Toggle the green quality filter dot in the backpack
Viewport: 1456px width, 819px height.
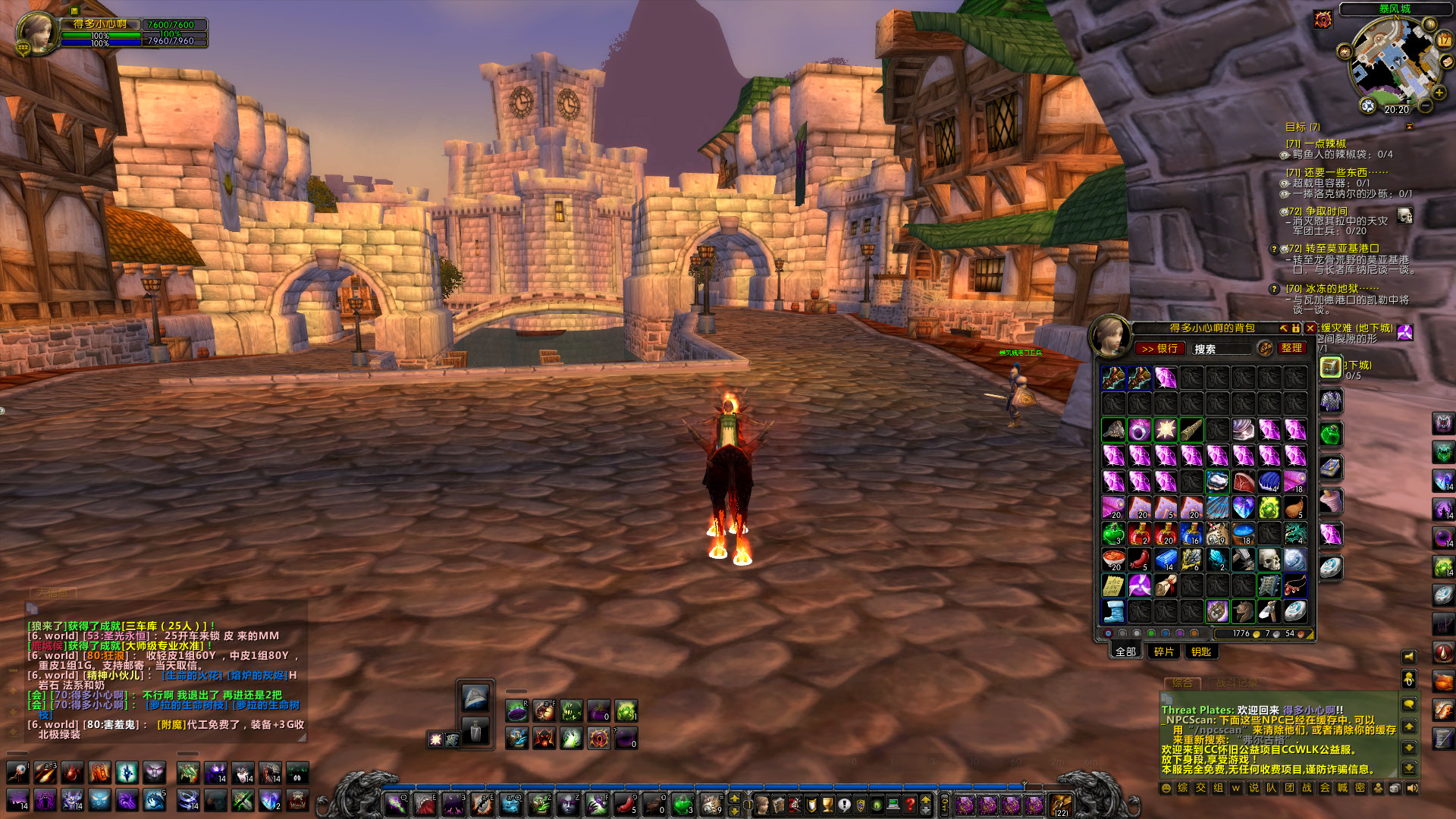(x=1151, y=634)
